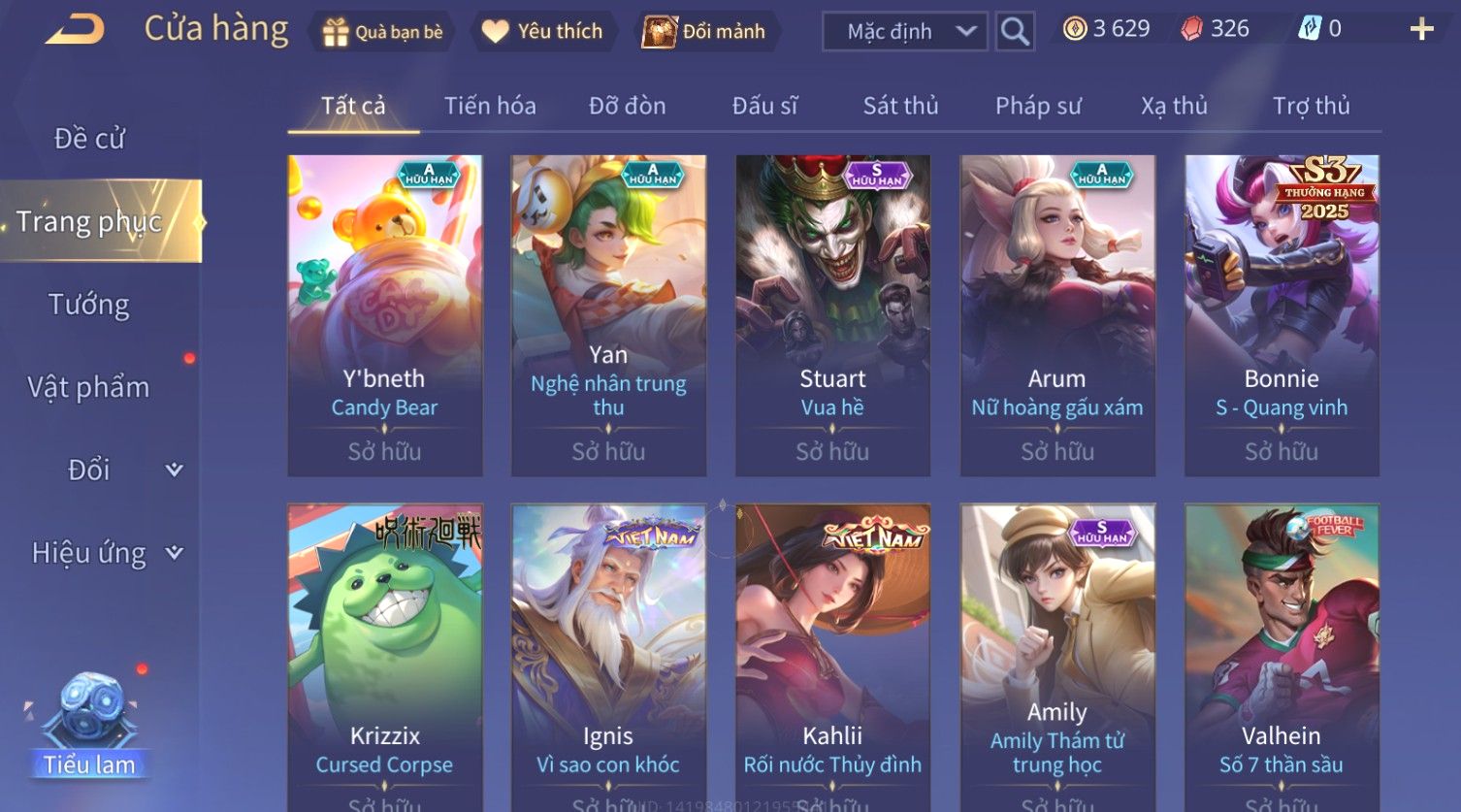Select the Pháp sư tab
The image size is (1461, 812).
[x=1037, y=106]
